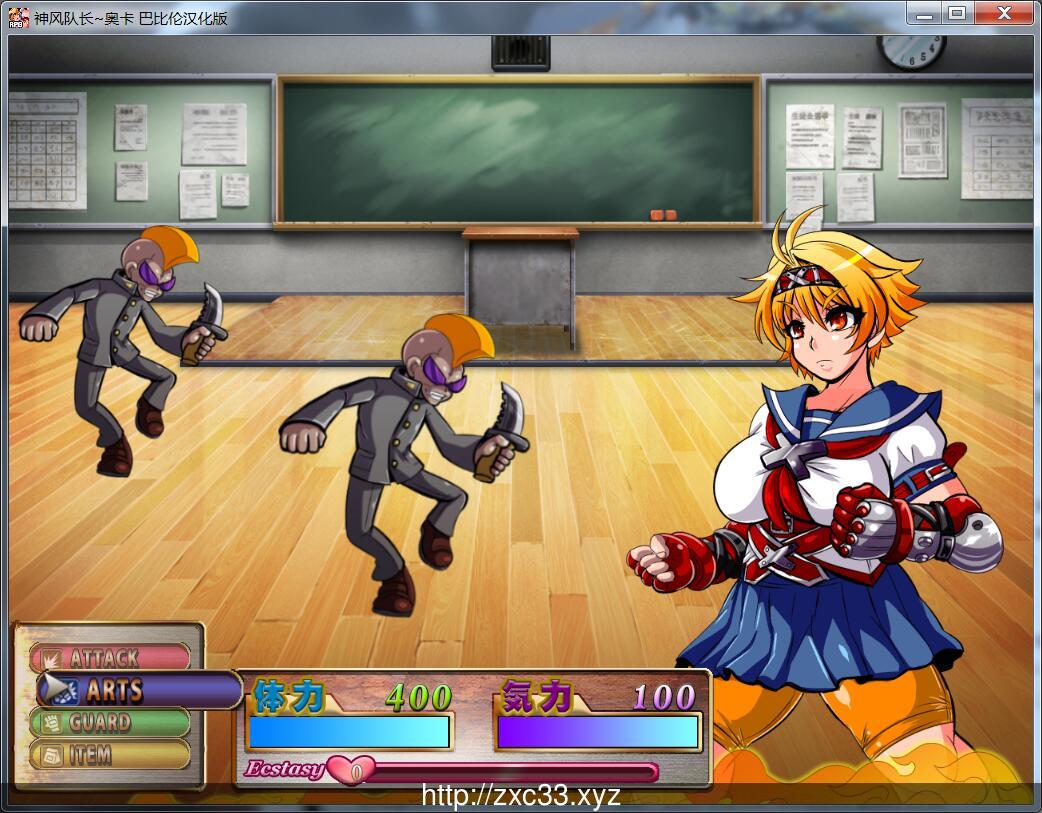Choose the ATTACK battle command
The height and width of the screenshot is (813, 1042).
(x=108, y=658)
